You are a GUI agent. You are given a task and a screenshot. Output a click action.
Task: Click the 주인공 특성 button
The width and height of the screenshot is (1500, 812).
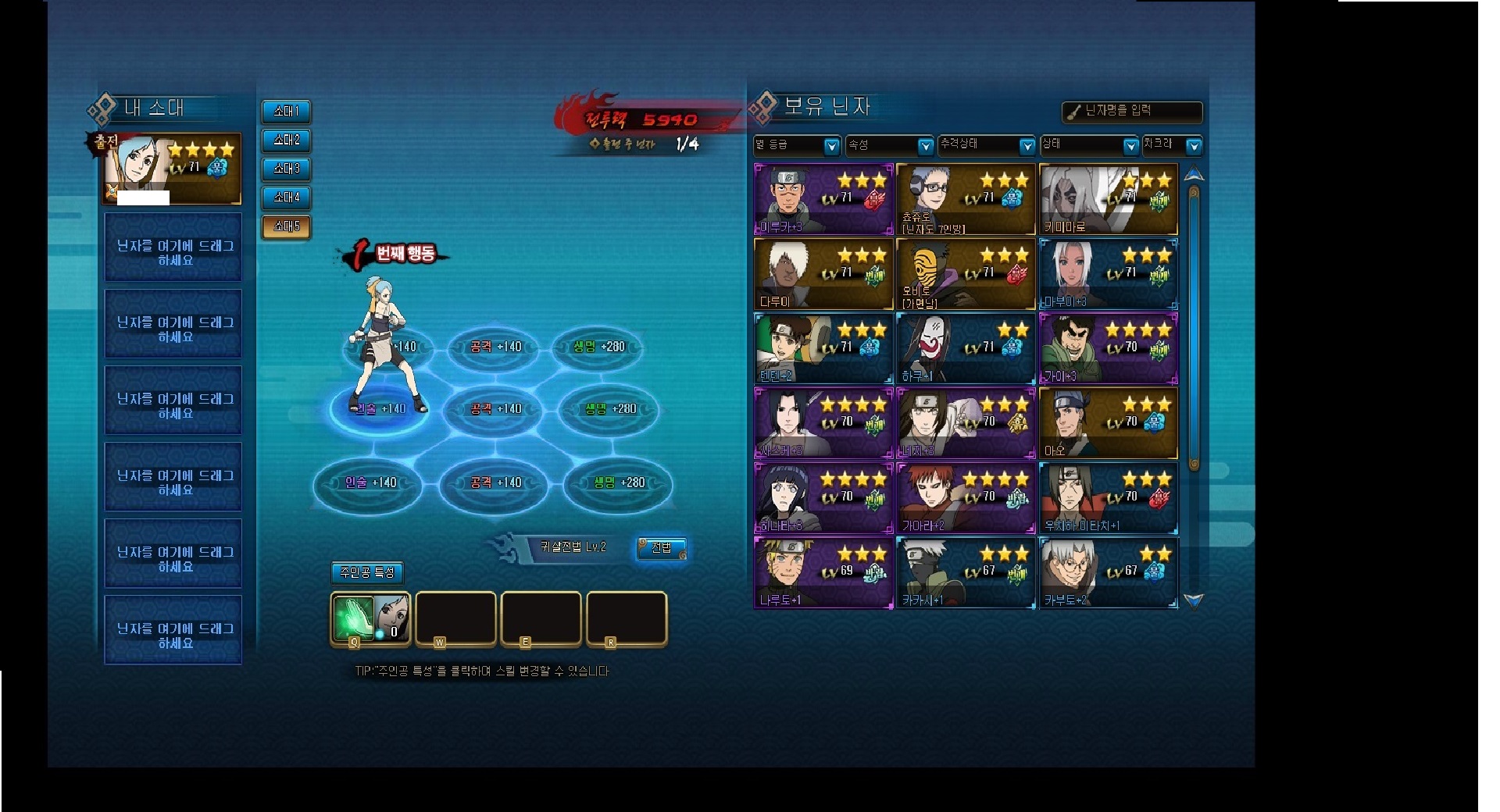[x=367, y=572]
